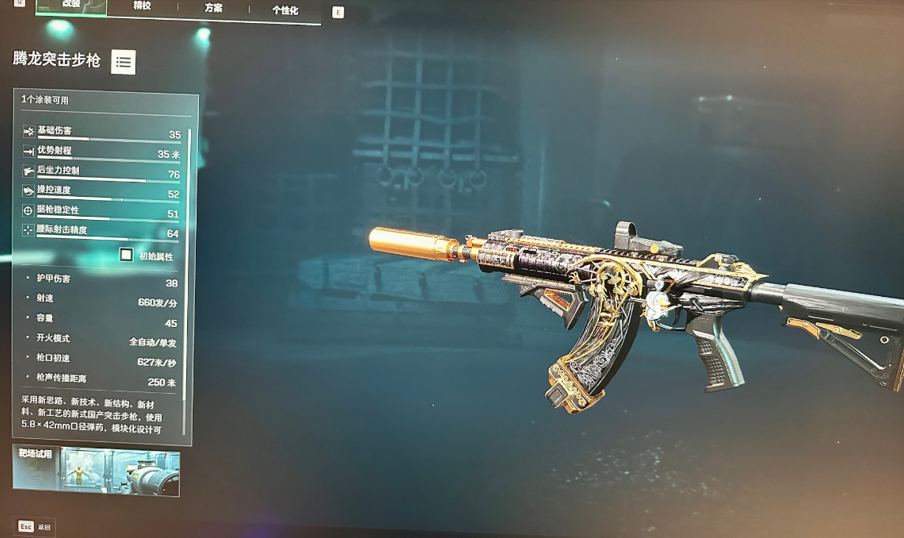Toggle the 初始属性 checkbox
The image size is (904, 538).
pyautogui.click(x=126, y=255)
